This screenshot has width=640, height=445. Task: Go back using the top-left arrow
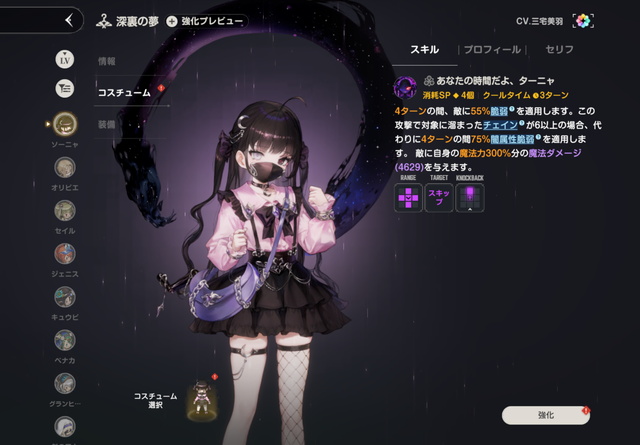click(x=68, y=19)
